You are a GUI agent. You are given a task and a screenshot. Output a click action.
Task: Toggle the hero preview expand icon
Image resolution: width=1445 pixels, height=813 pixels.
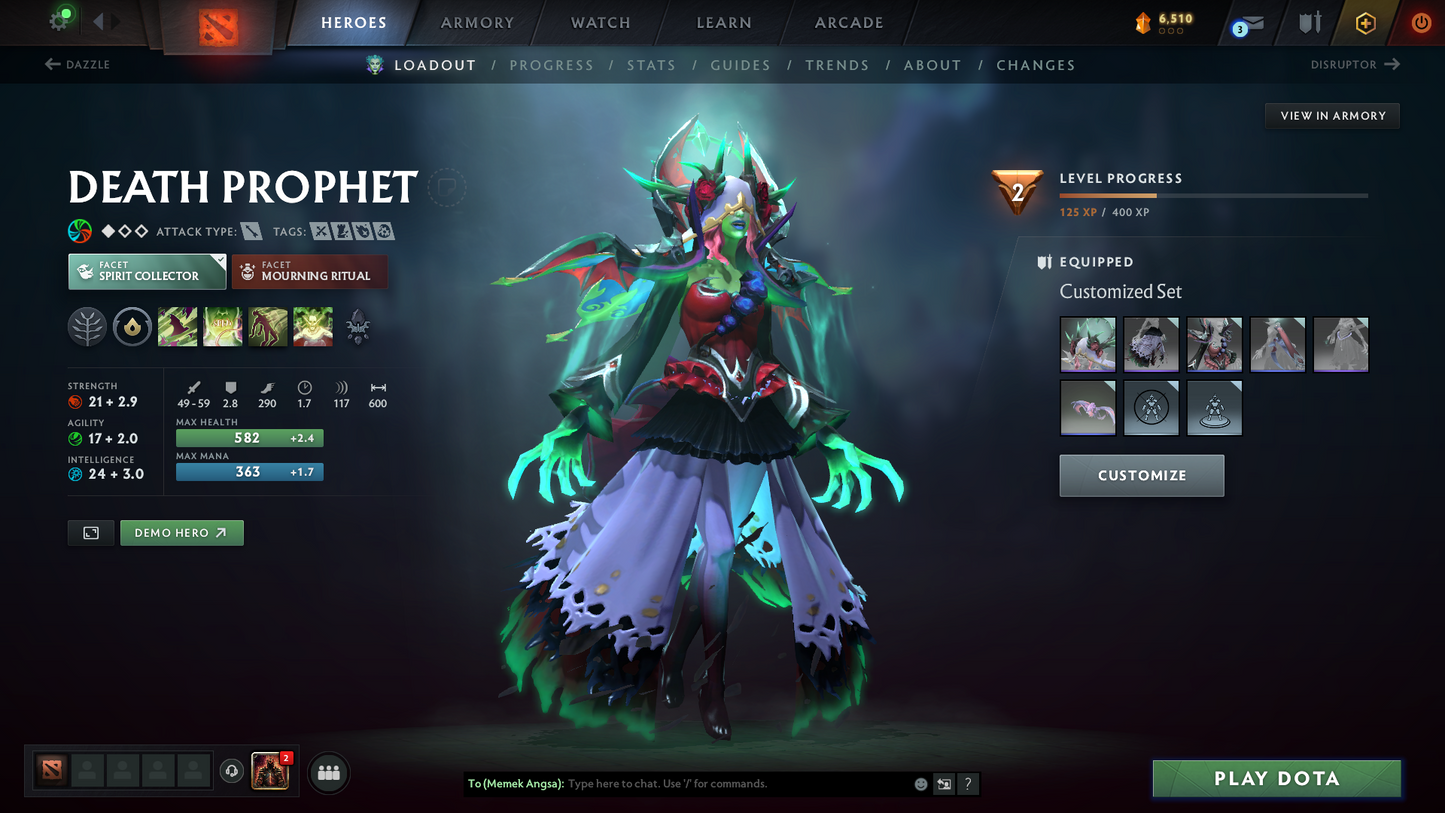click(90, 532)
